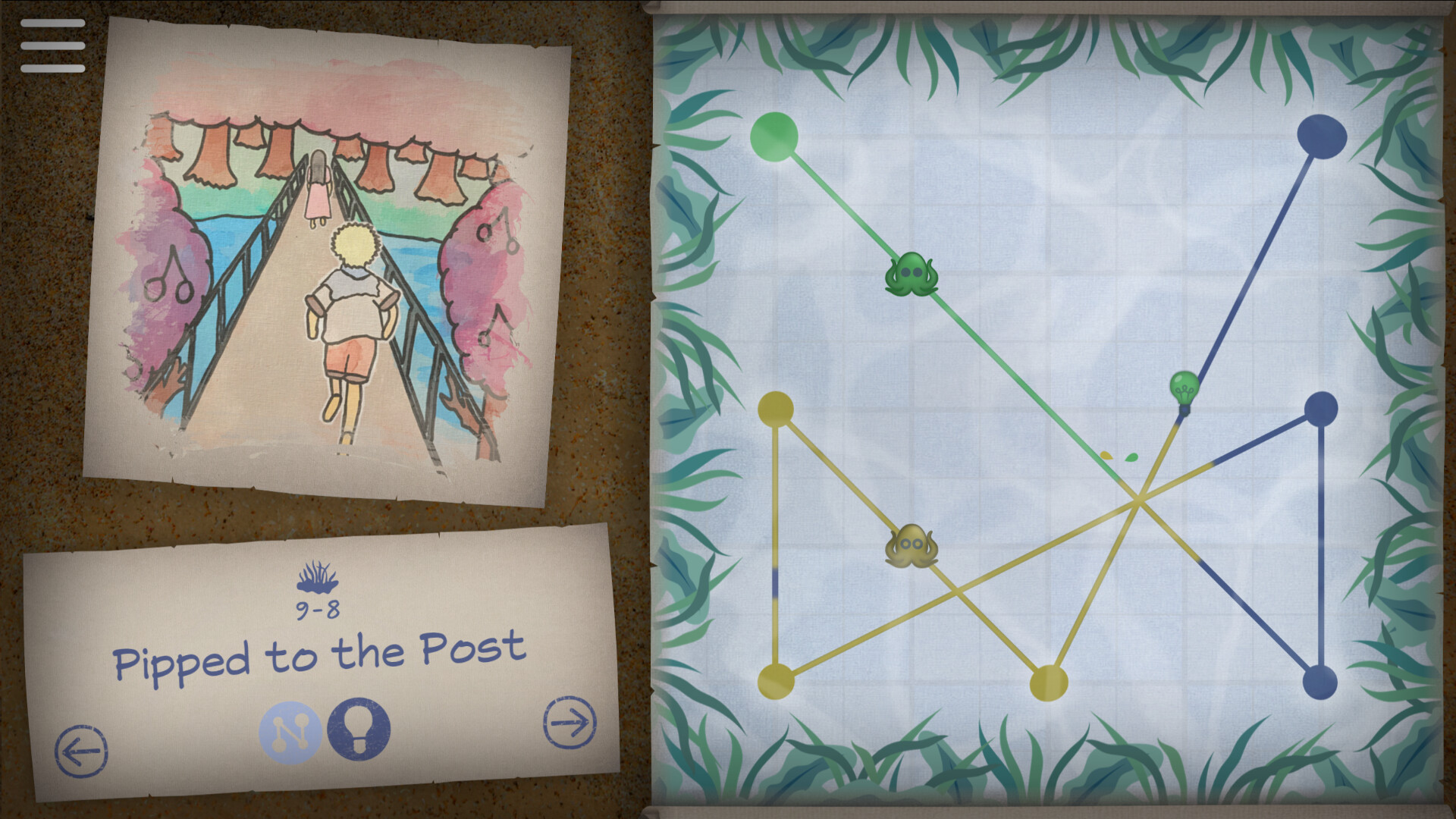1456x819 pixels.
Task: Select the yellow dot on the left side
Action: pyautogui.click(x=777, y=409)
